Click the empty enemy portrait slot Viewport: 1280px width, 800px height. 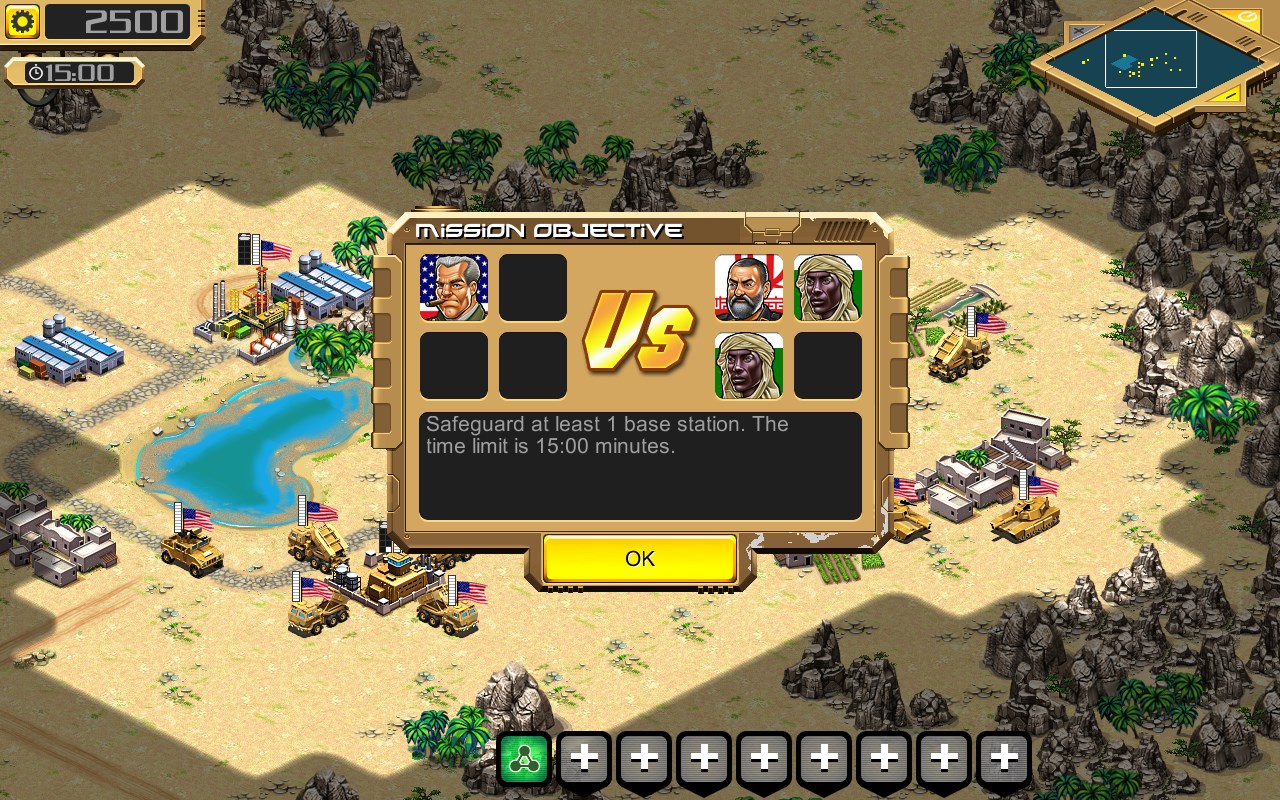(827, 364)
